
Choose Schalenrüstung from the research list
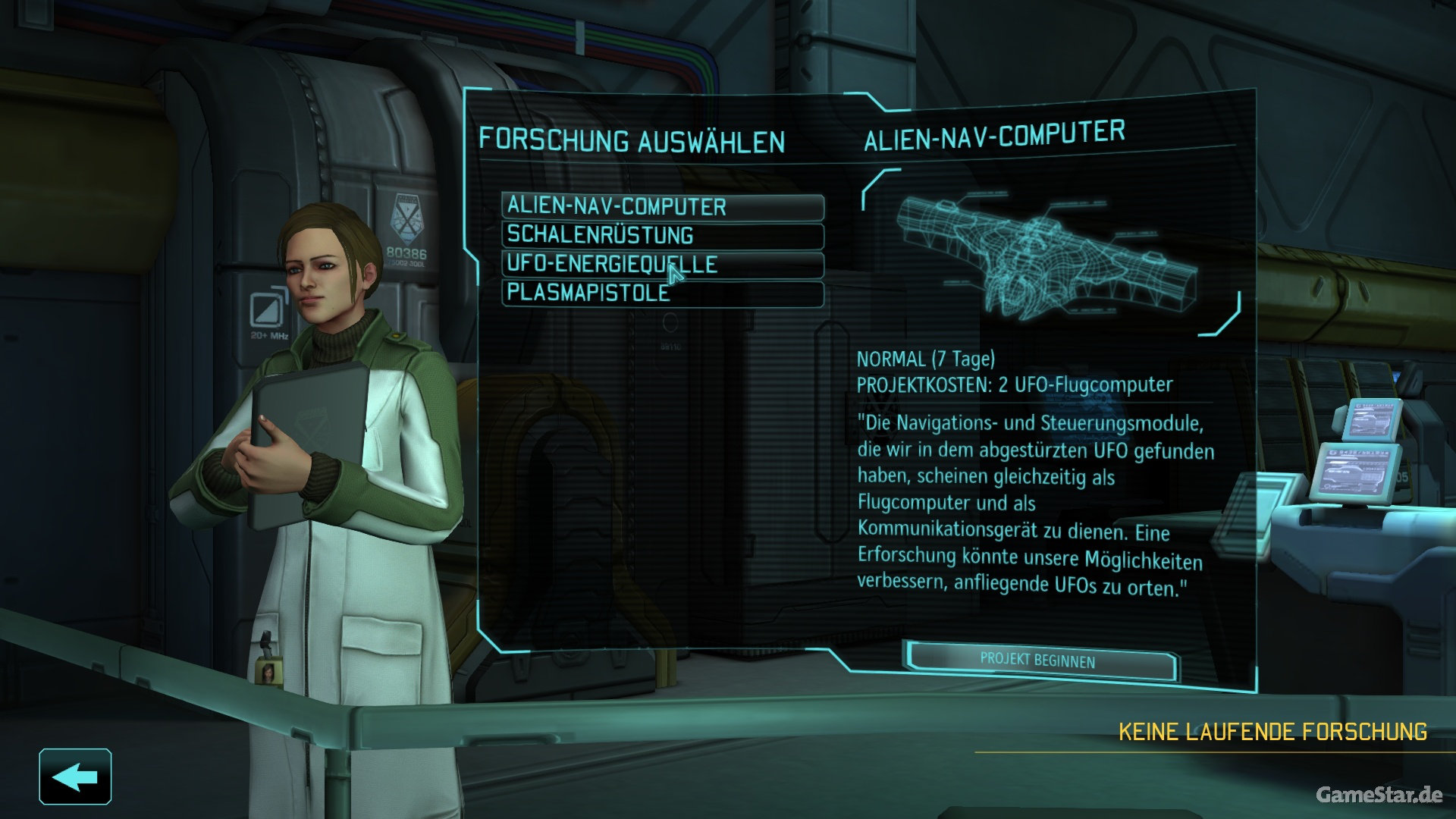(662, 235)
